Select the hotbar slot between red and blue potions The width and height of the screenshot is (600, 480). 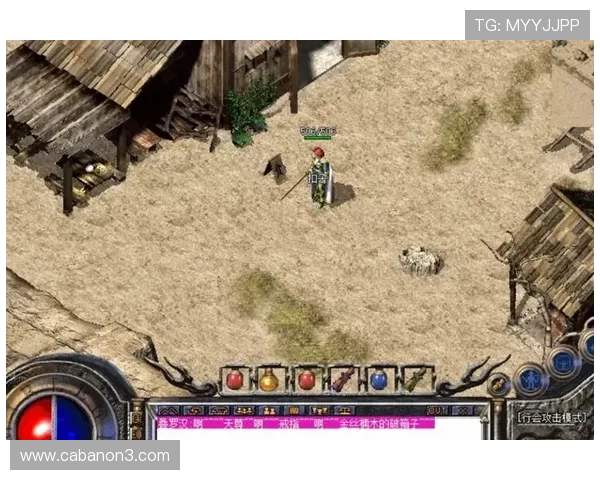pyautogui.click(x=342, y=380)
